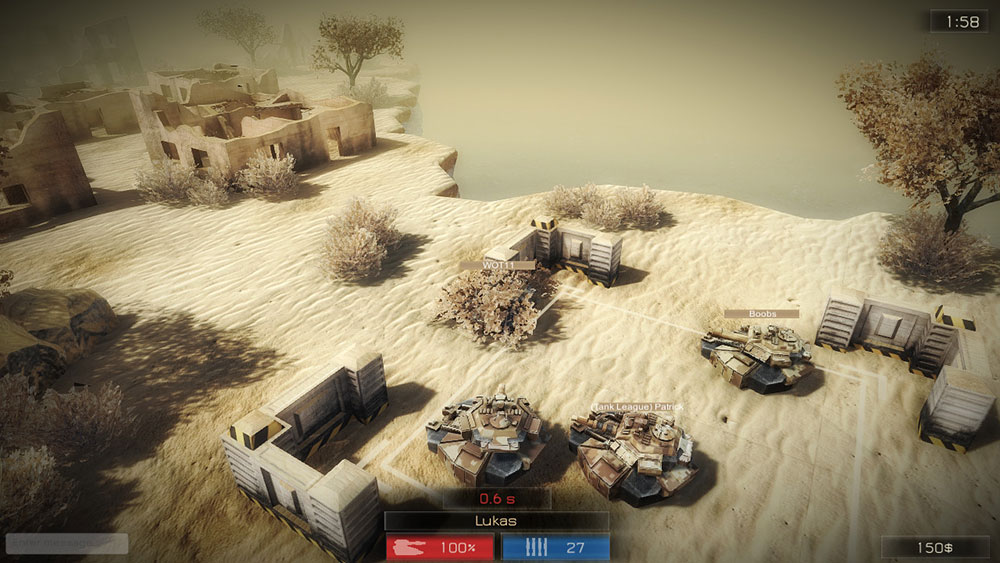Focus the Enter message chat box
Viewport: 1000px width, 563px height.
(x=67, y=544)
